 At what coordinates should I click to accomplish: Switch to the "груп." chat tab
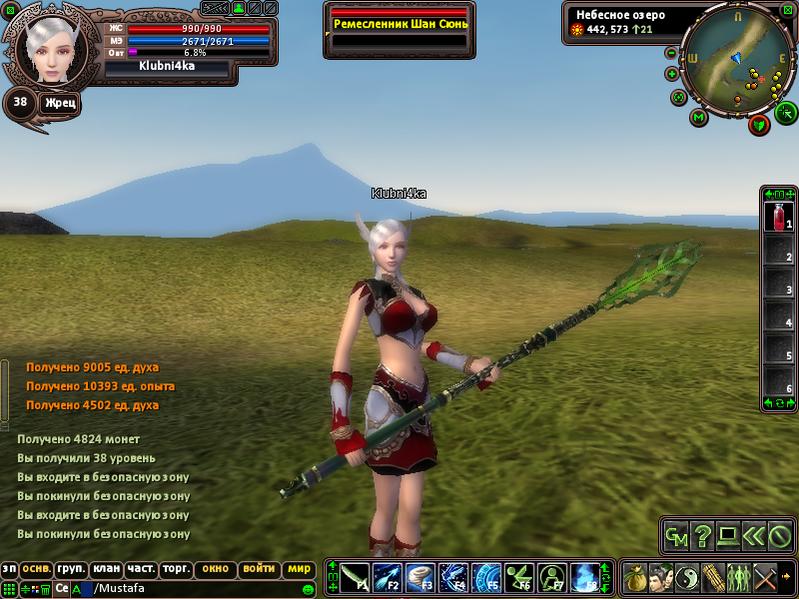71,568
